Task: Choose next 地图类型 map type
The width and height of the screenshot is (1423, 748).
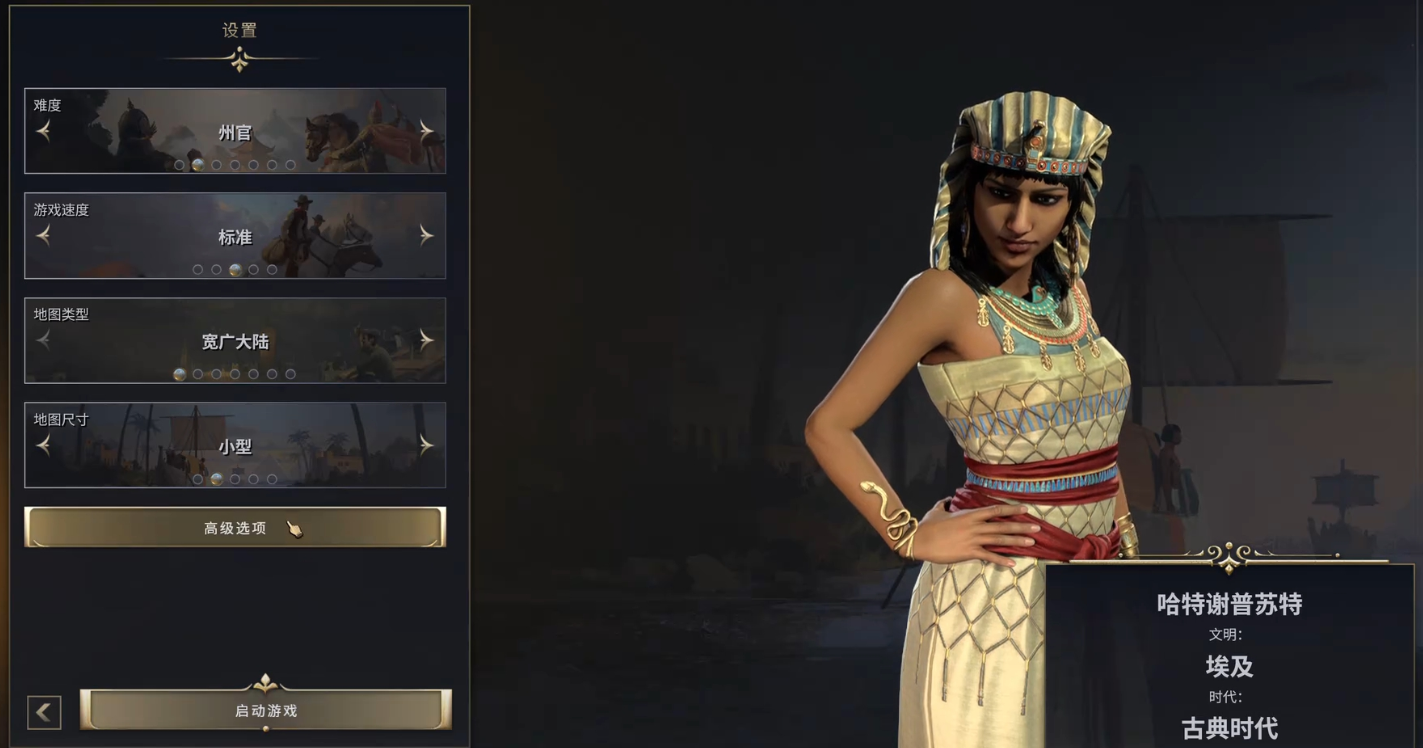Action: click(427, 340)
